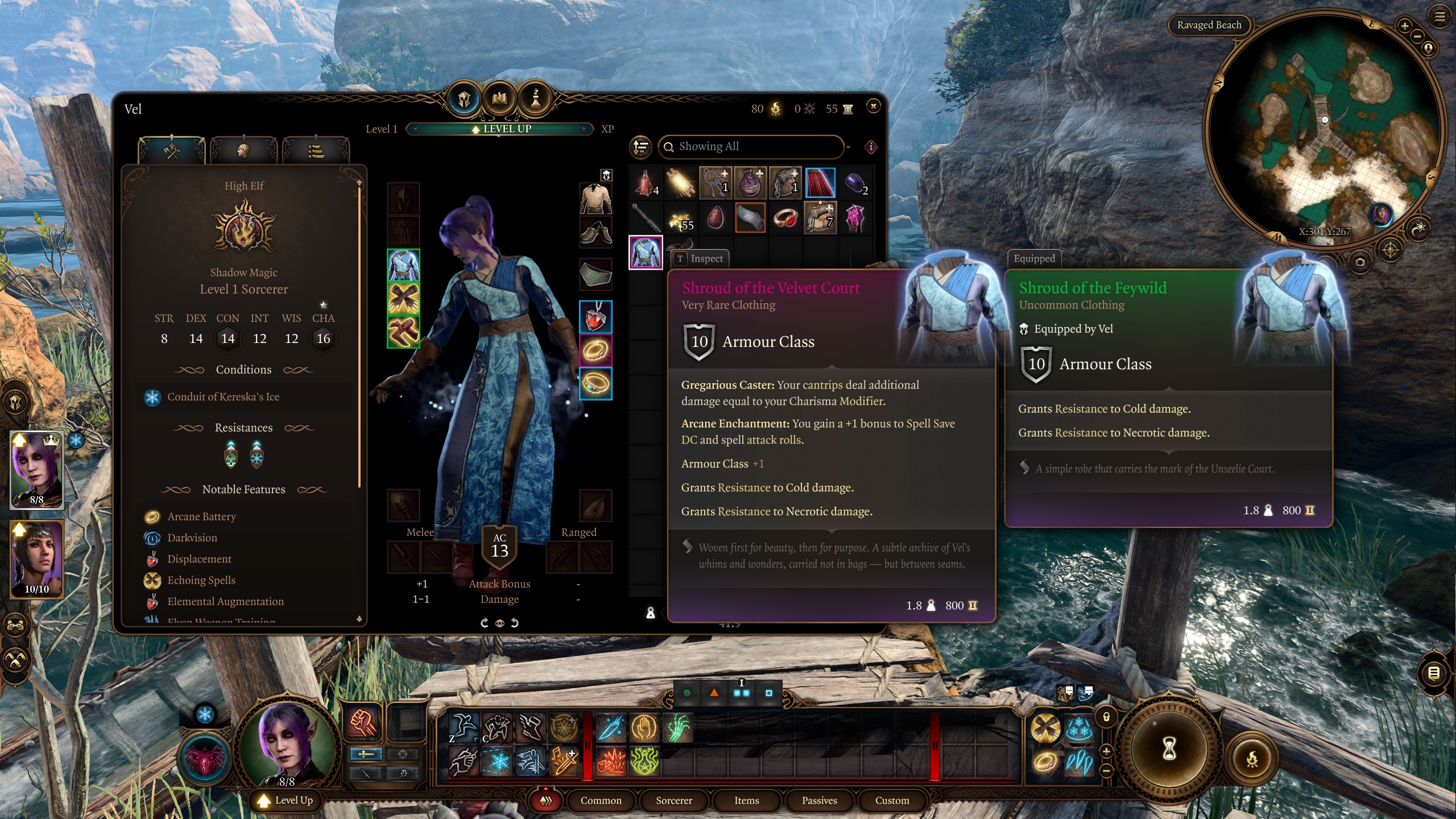The image size is (1456, 819).
Task: Select Vel's party portrait
Action: [x=37, y=469]
